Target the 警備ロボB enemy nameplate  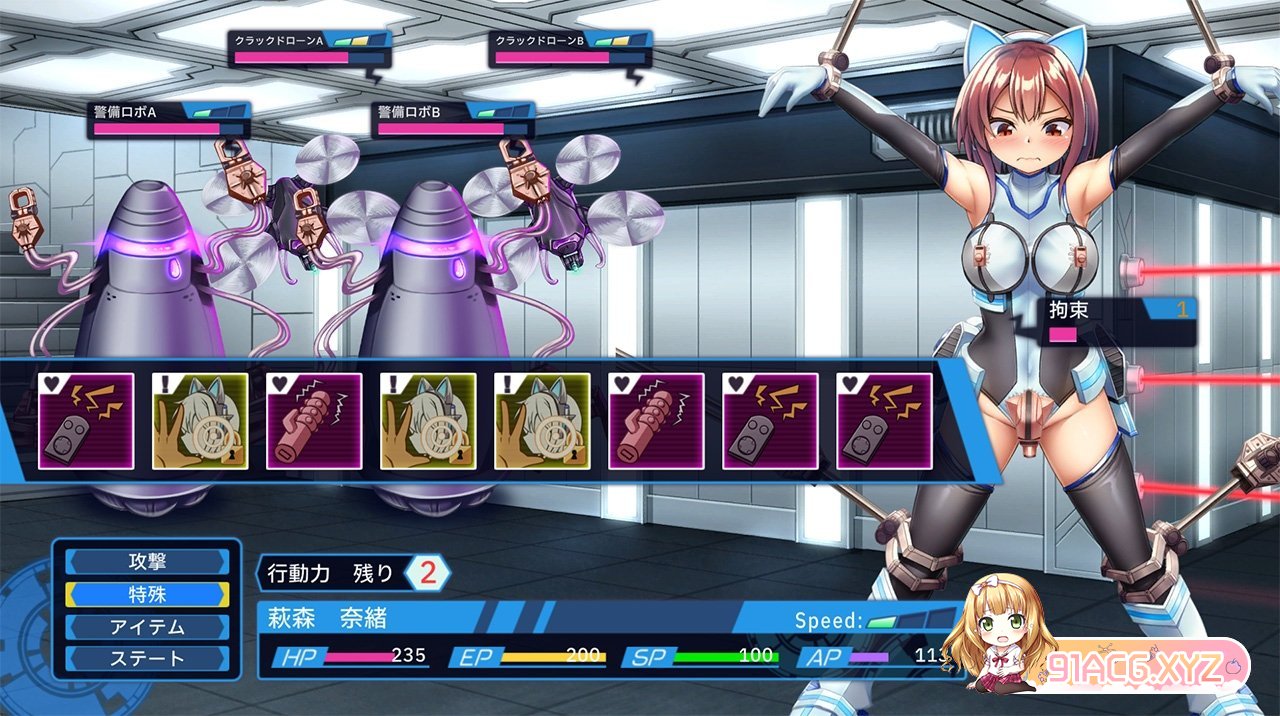(x=454, y=120)
